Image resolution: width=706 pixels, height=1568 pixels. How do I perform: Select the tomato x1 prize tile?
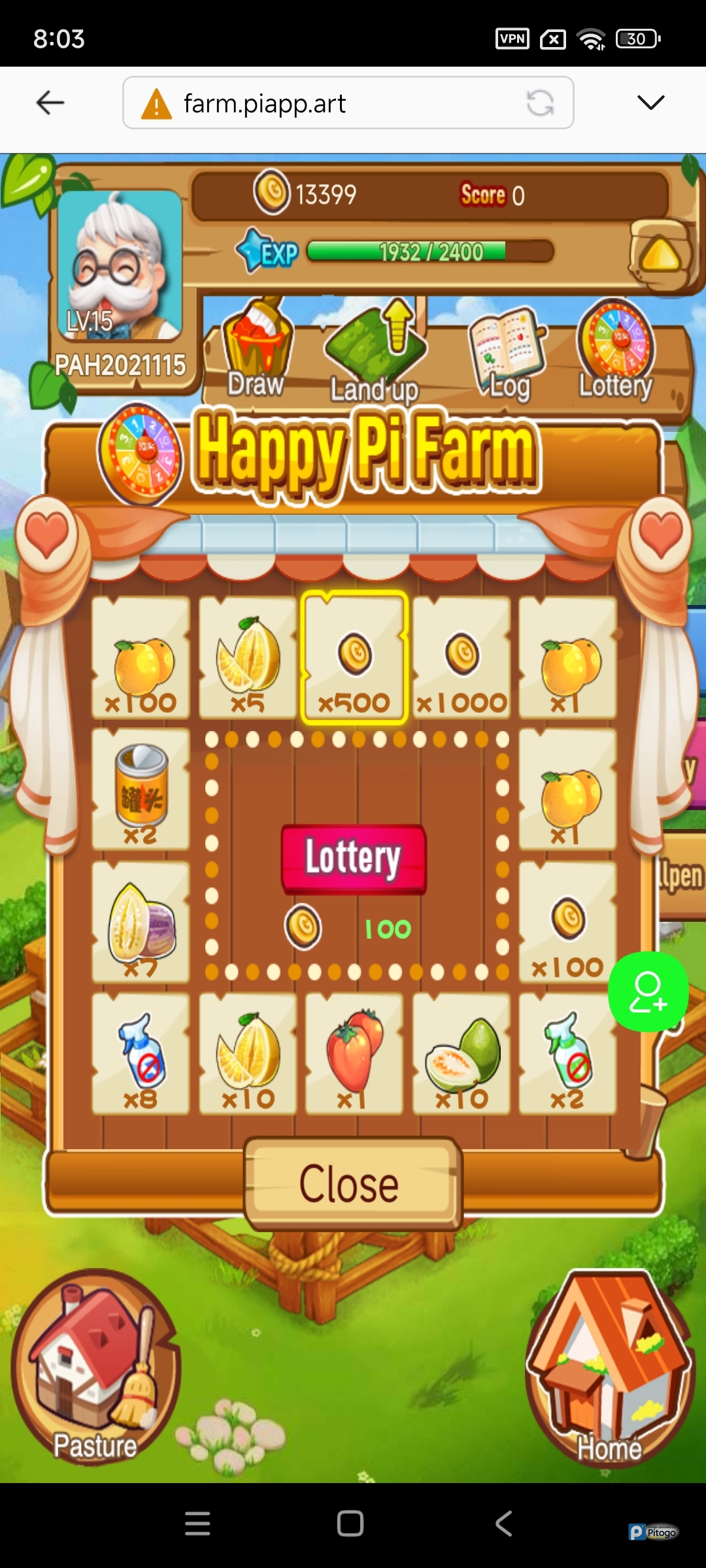(x=354, y=1053)
